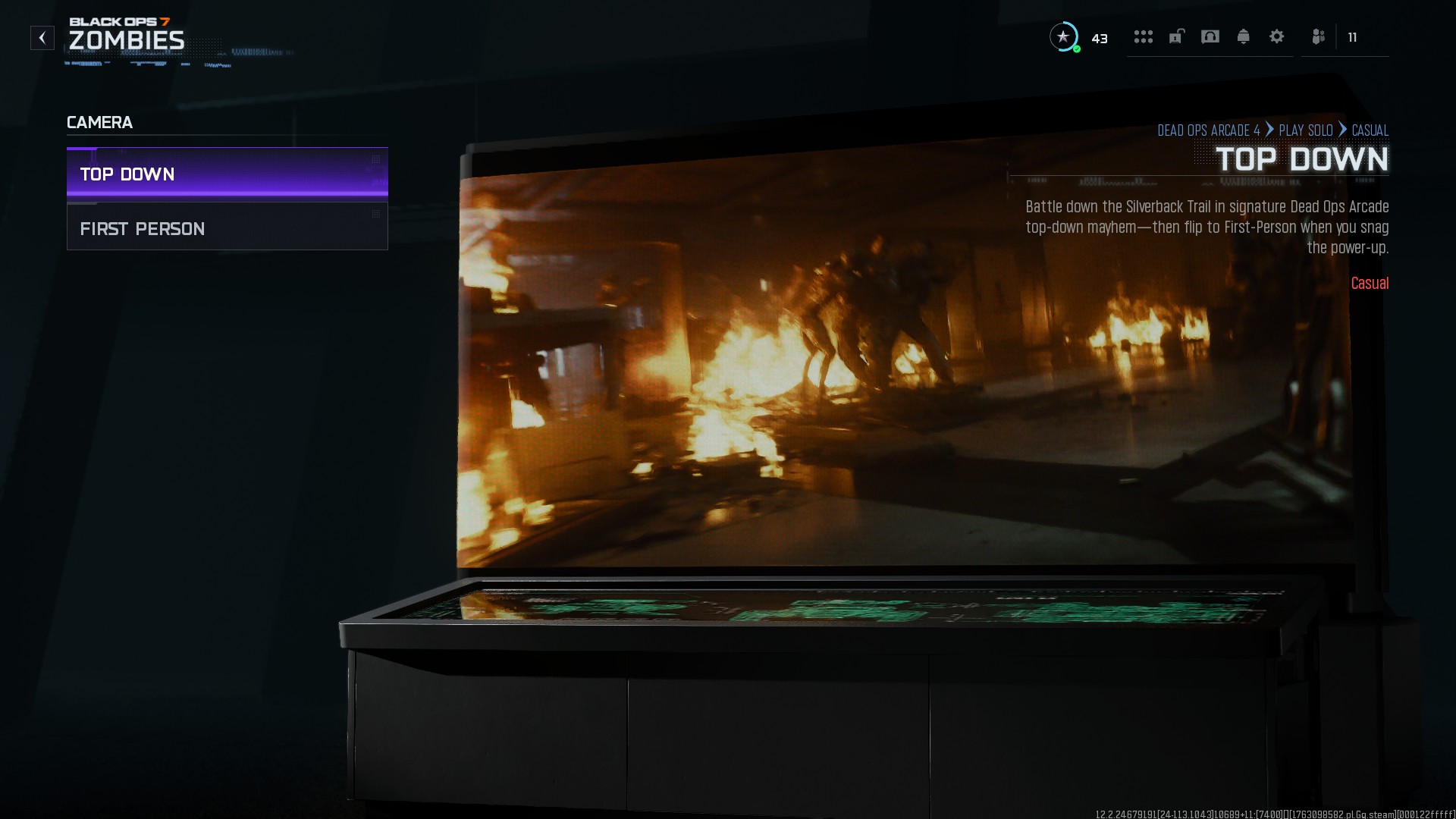Open the settings gear

tap(1277, 37)
